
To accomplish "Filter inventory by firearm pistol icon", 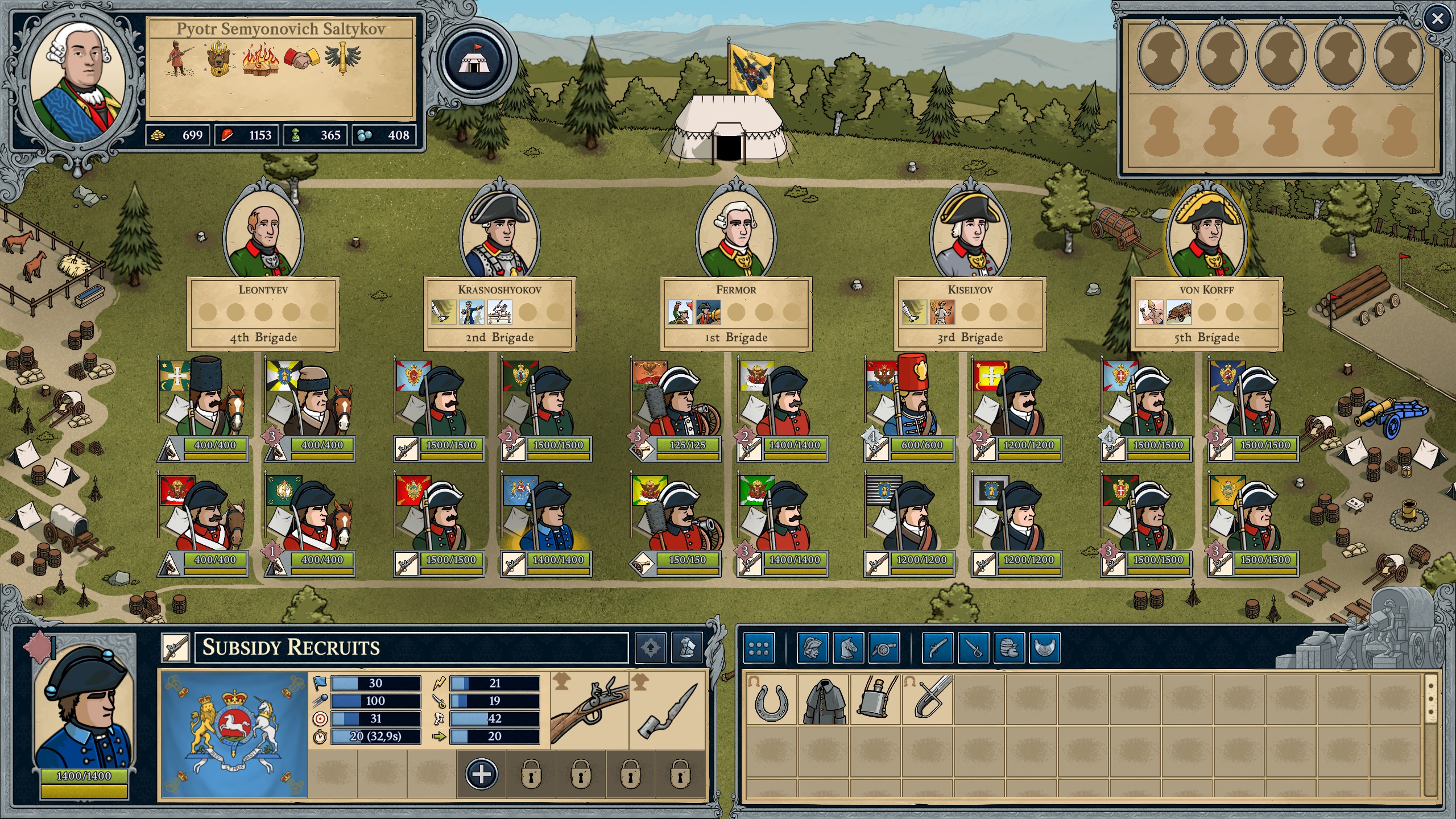I will click(x=937, y=648).
